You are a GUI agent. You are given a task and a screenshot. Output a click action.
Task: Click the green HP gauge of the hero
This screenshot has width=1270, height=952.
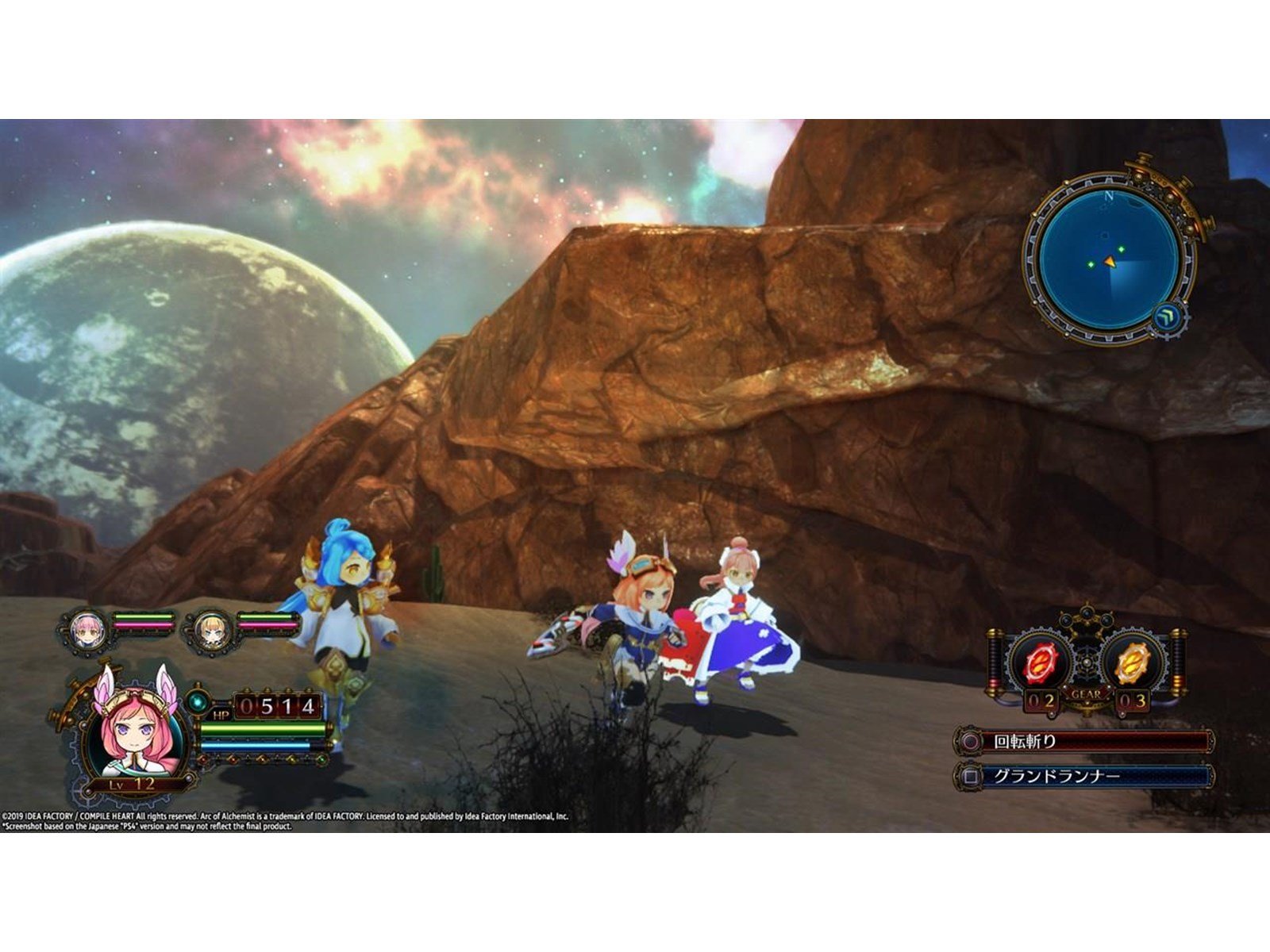264,729
